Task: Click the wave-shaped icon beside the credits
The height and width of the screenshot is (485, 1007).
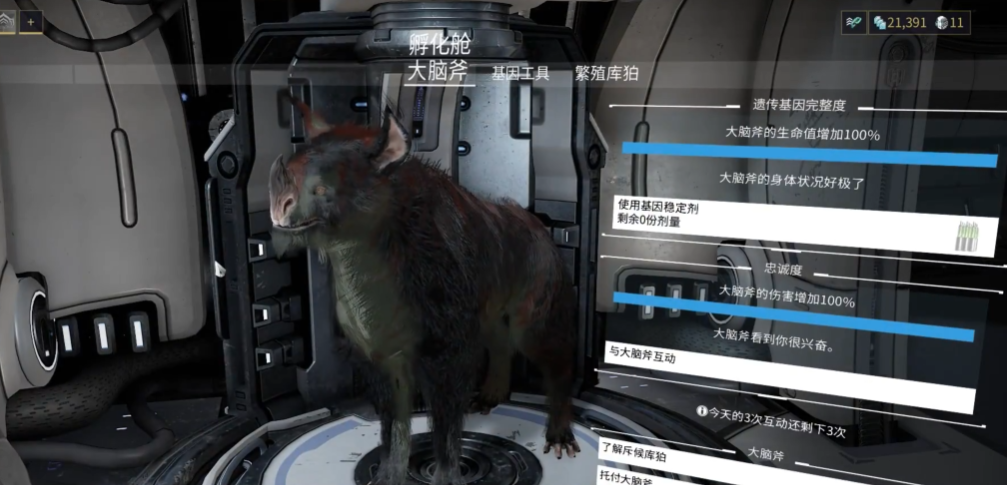Action: pyautogui.click(x=853, y=22)
